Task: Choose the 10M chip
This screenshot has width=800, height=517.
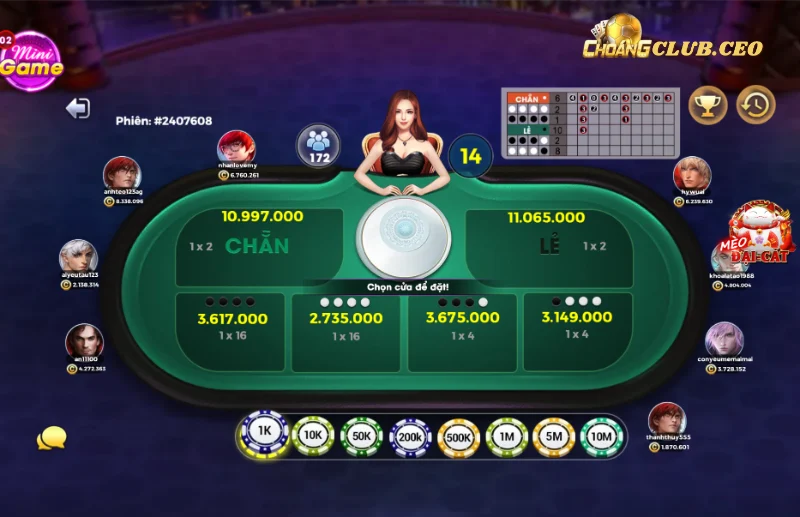Action: (601, 437)
